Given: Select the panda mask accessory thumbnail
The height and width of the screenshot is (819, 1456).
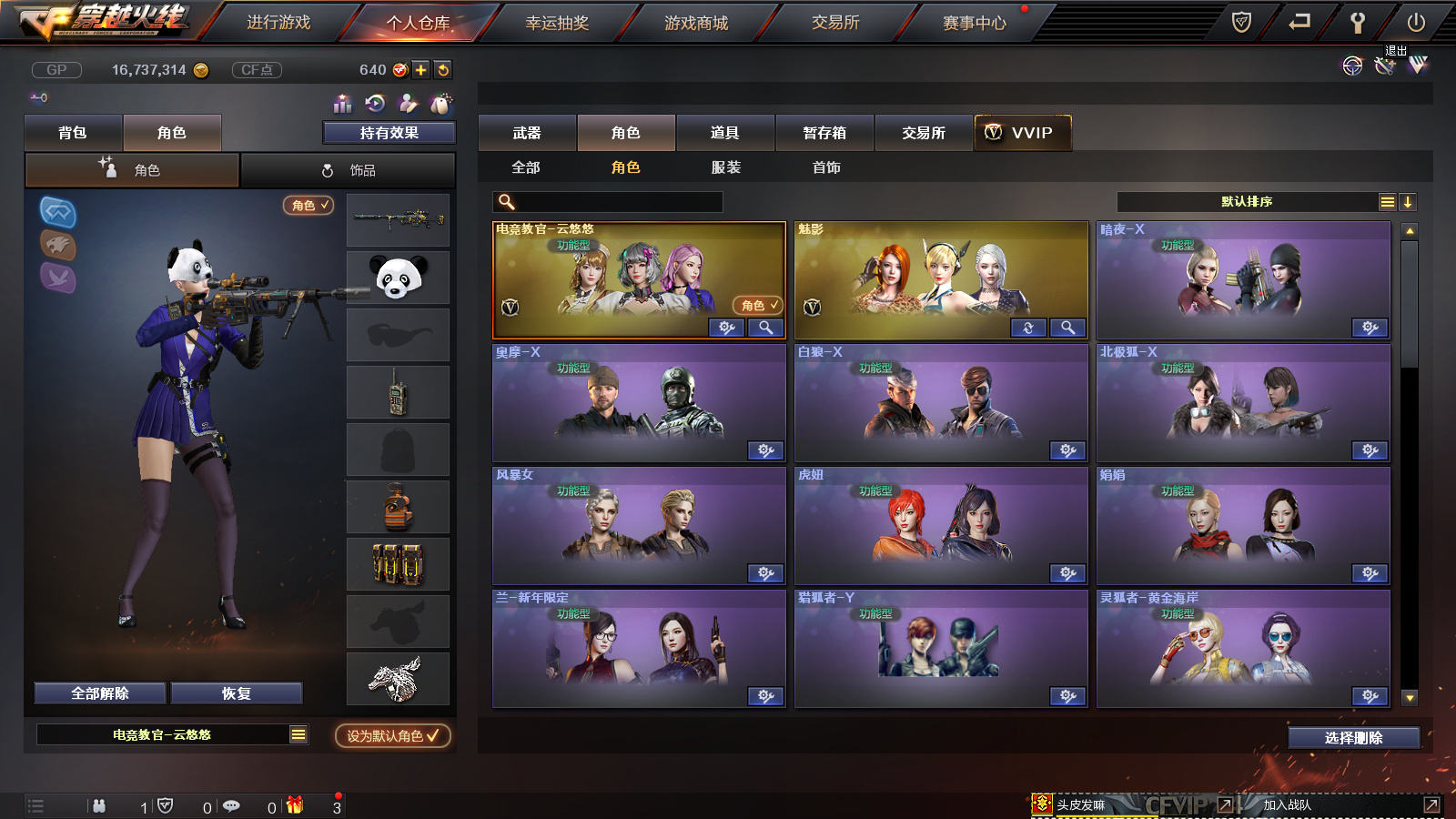Looking at the screenshot, I should pyautogui.click(x=398, y=278).
